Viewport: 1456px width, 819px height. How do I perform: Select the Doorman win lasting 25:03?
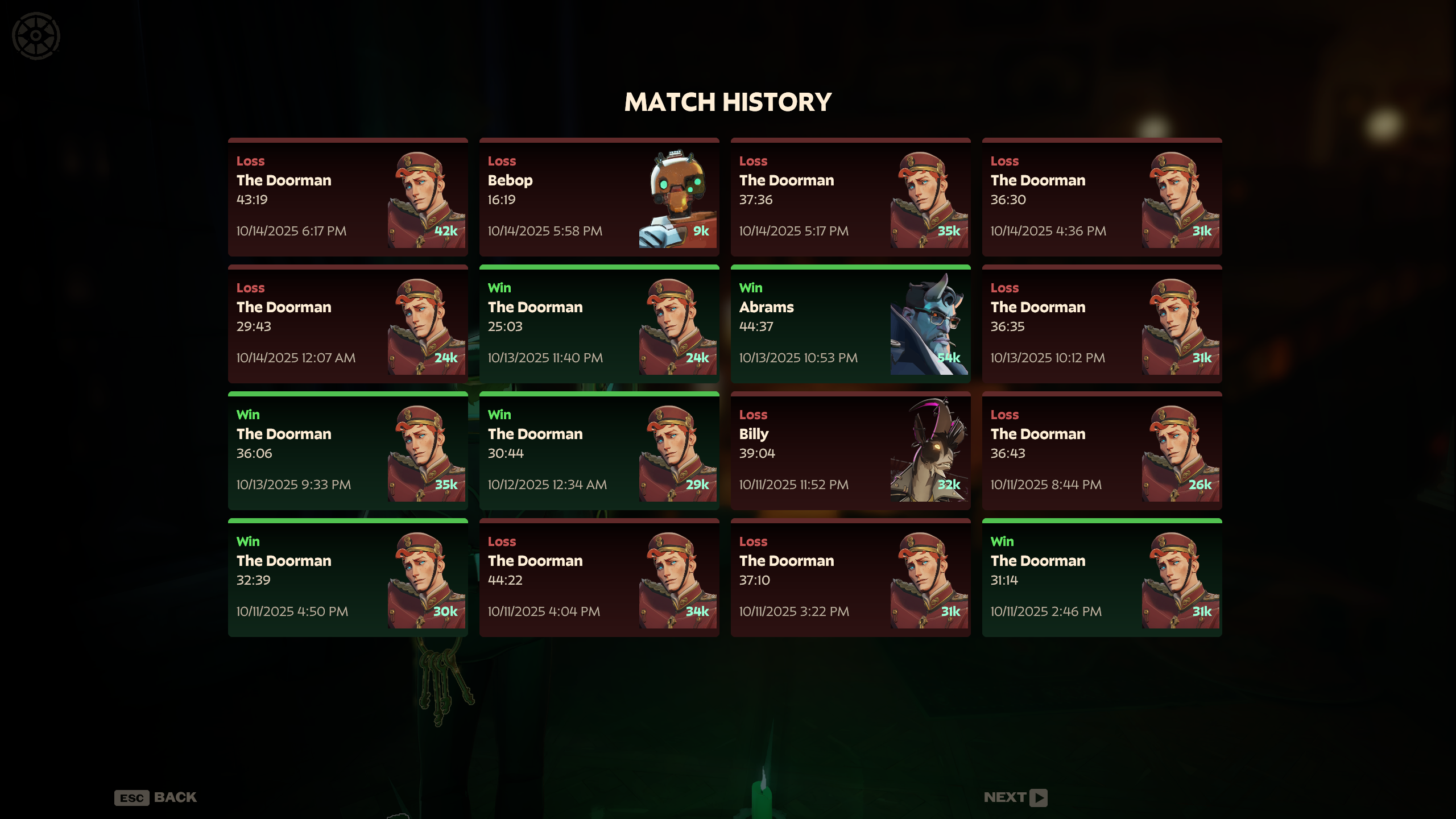click(599, 324)
